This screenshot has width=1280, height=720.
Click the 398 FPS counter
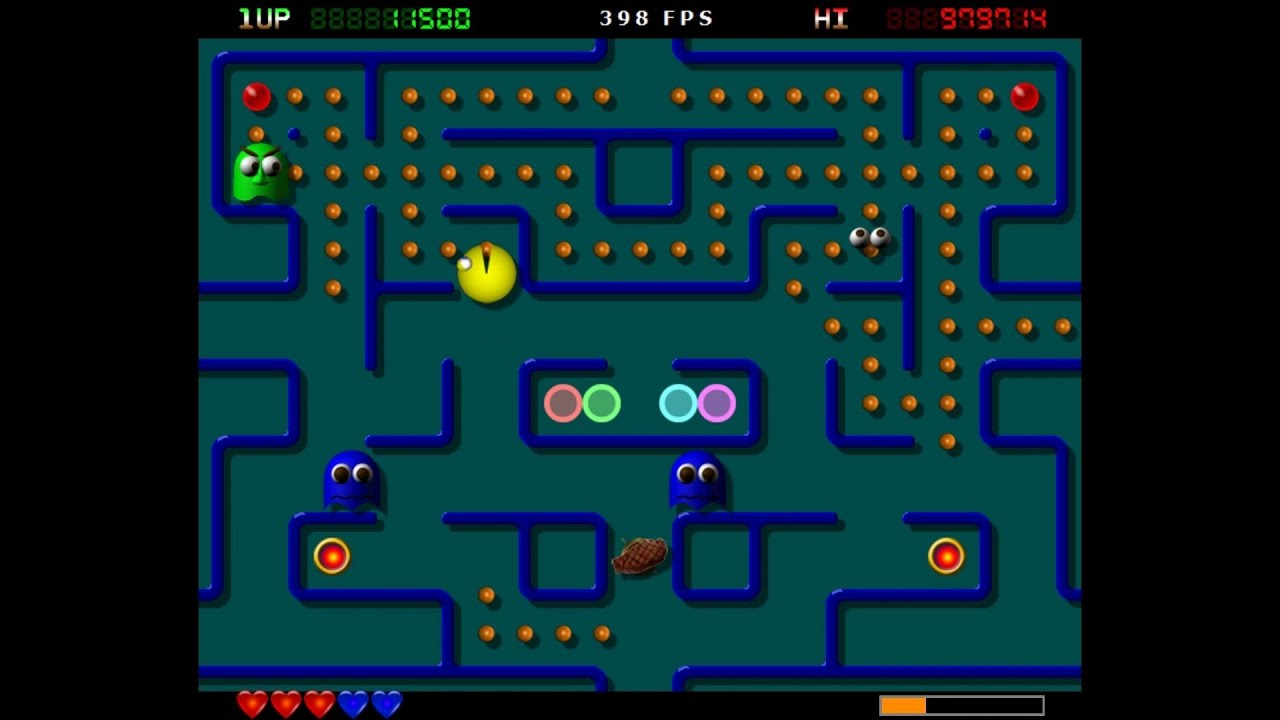coord(654,17)
